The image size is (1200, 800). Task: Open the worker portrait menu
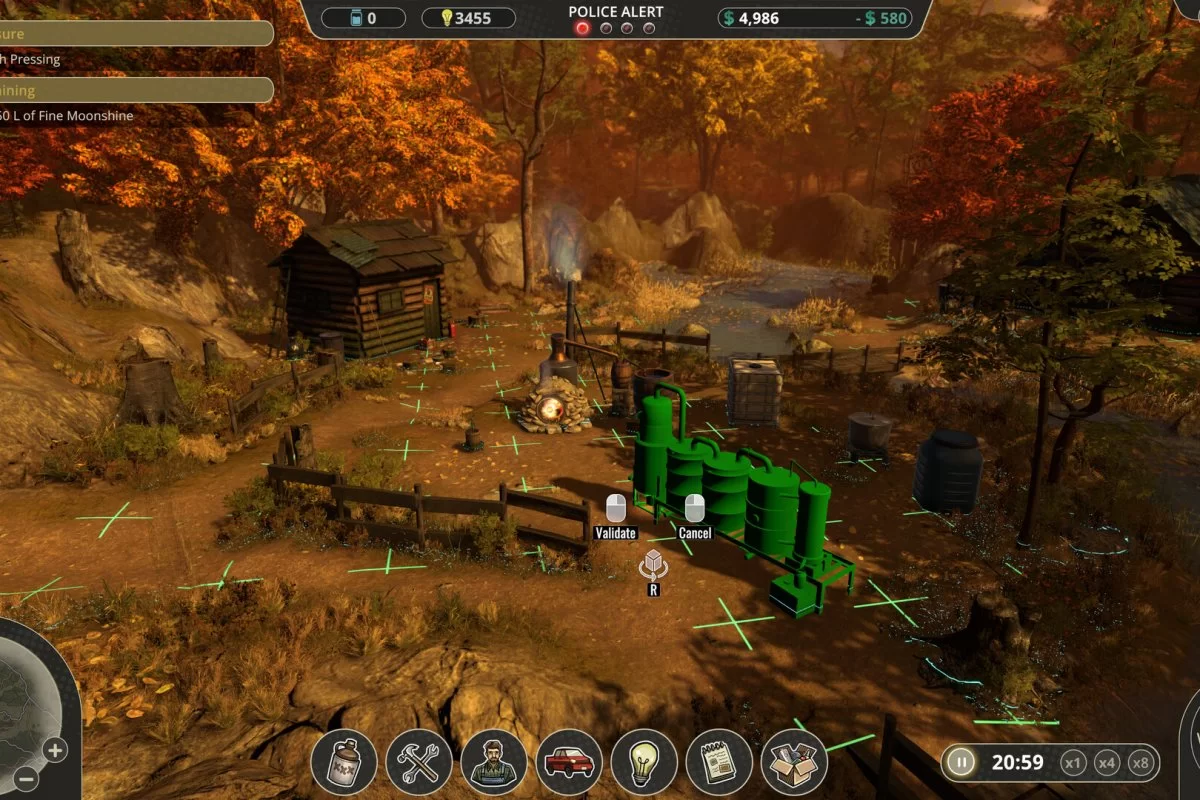(x=494, y=762)
